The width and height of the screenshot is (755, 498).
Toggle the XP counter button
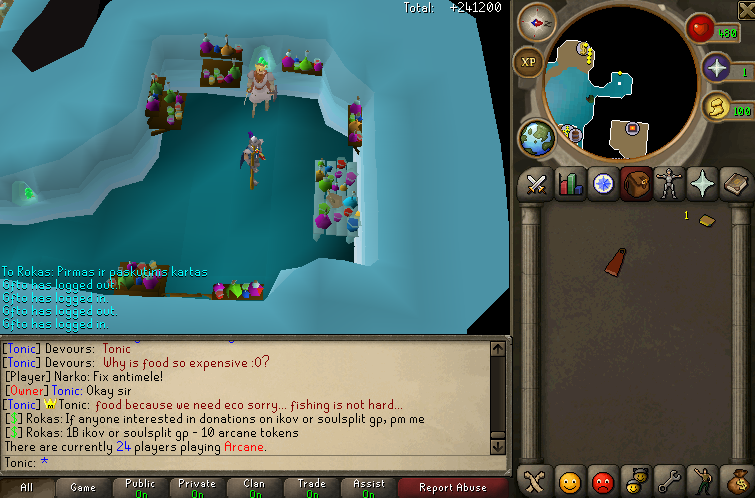(x=528, y=62)
